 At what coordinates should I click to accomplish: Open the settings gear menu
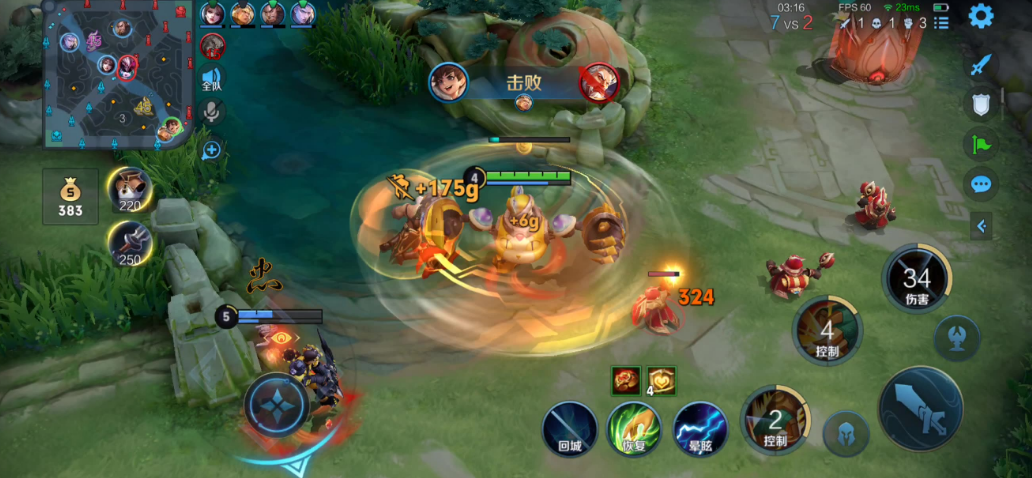[x=981, y=16]
